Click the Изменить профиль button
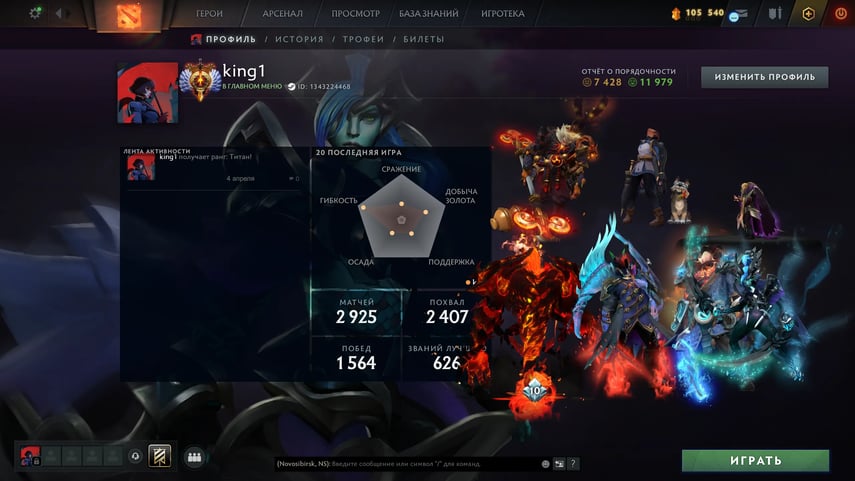Image resolution: width=855 pixels, height=481 pixels. click(x=765, y=77)
